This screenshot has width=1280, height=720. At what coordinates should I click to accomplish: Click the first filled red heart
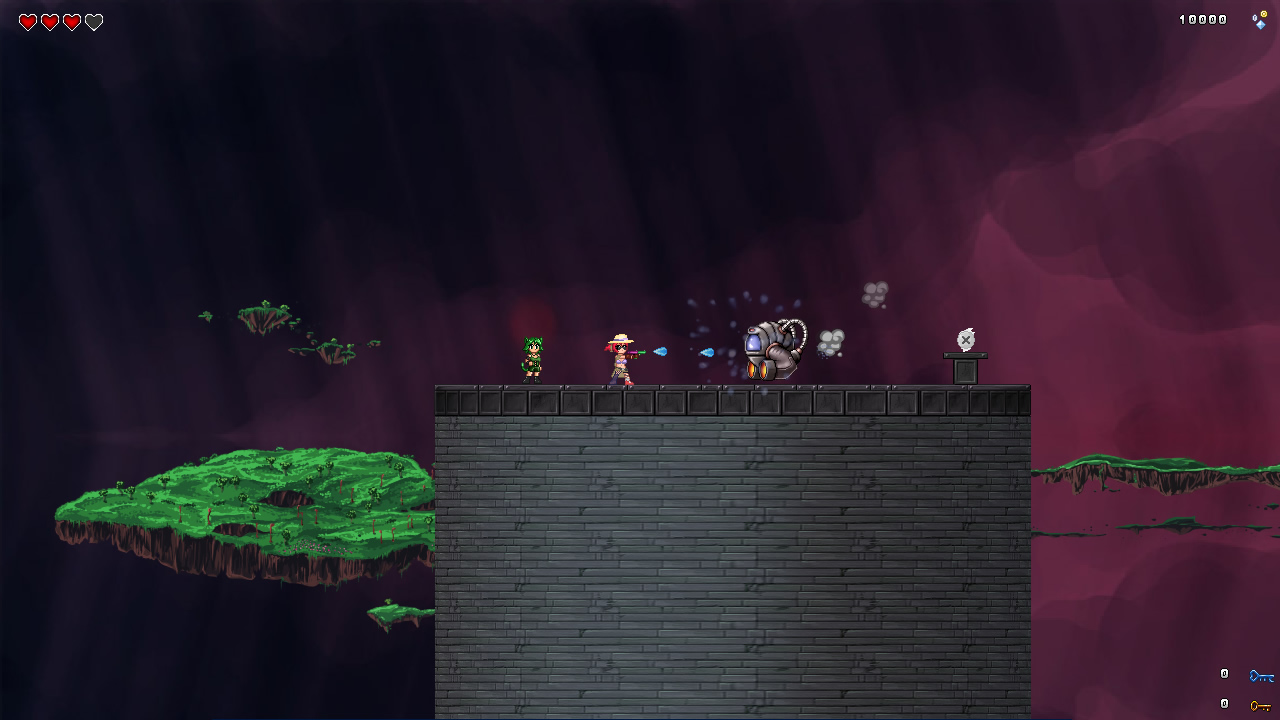click(29, 21)
